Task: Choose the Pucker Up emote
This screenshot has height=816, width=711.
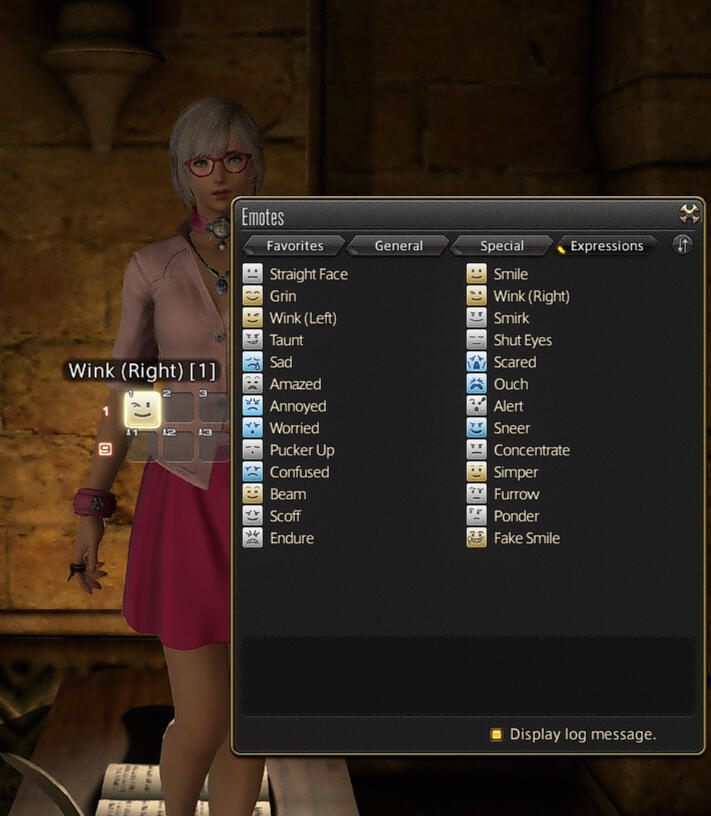Action: point(301,450)
